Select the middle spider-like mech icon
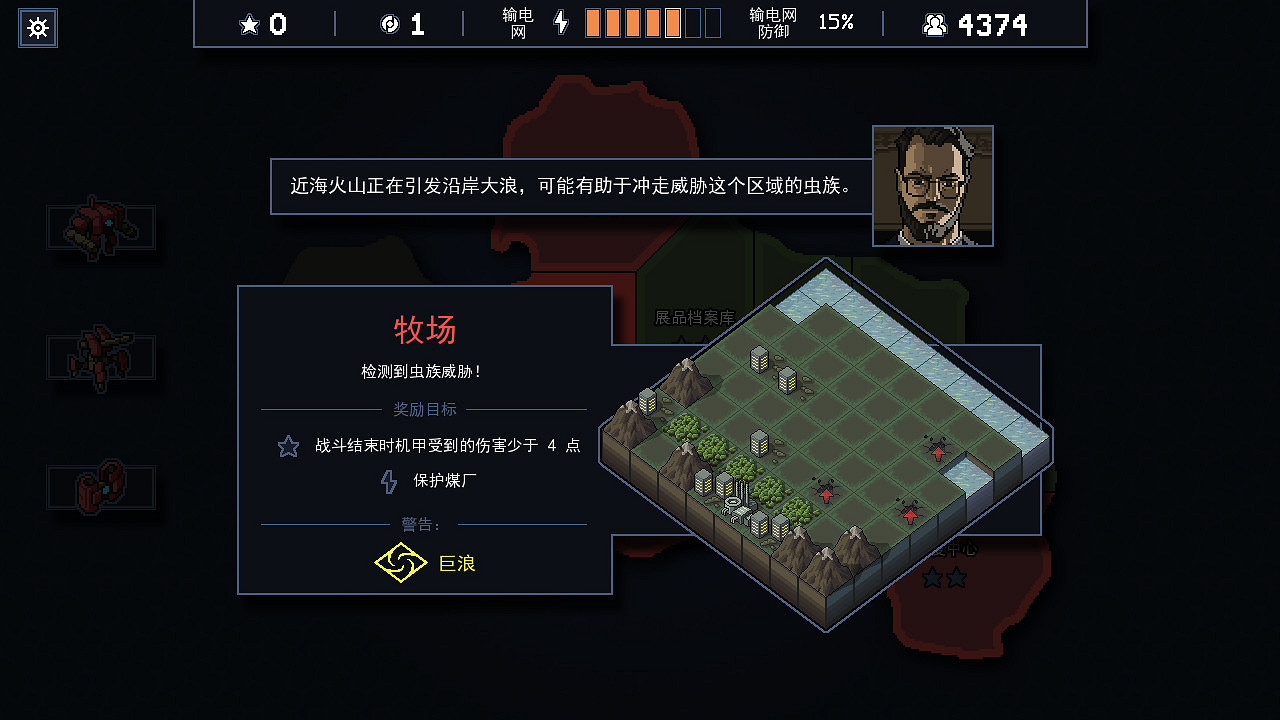Viewport: 1280px width, 720px height. click(x=101, y=358)
